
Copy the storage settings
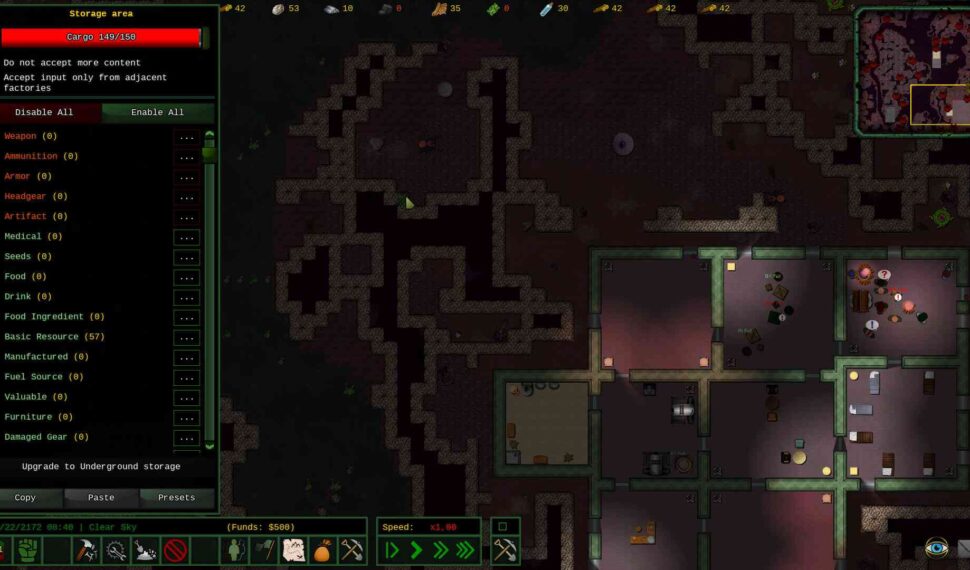pos(26,497)
